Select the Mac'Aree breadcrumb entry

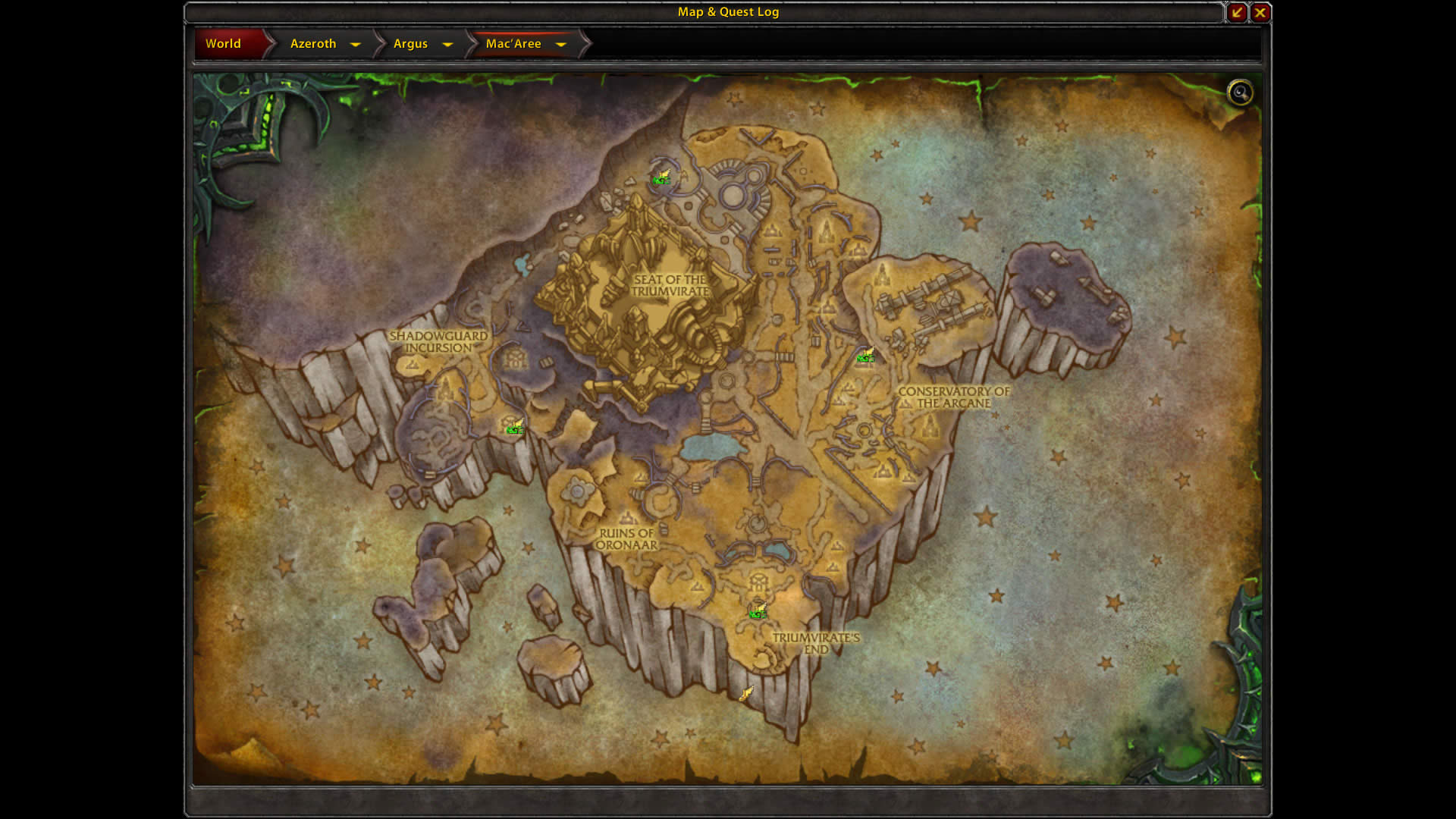tap(514, 43)
